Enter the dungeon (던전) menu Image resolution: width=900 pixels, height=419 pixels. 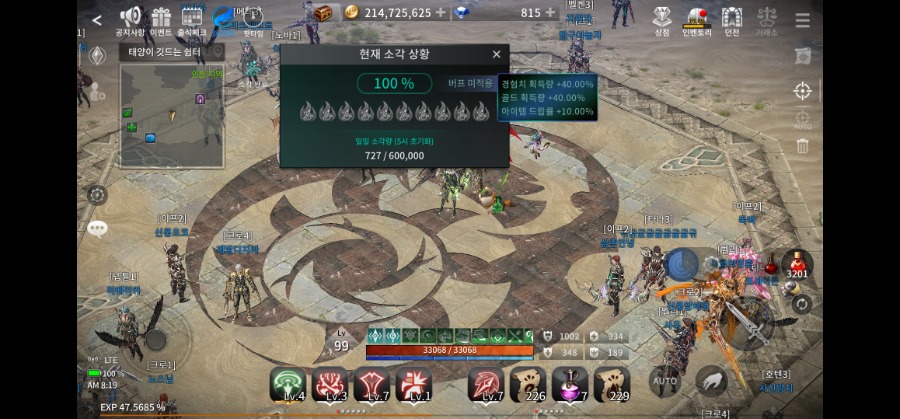[x=732, y=19]
